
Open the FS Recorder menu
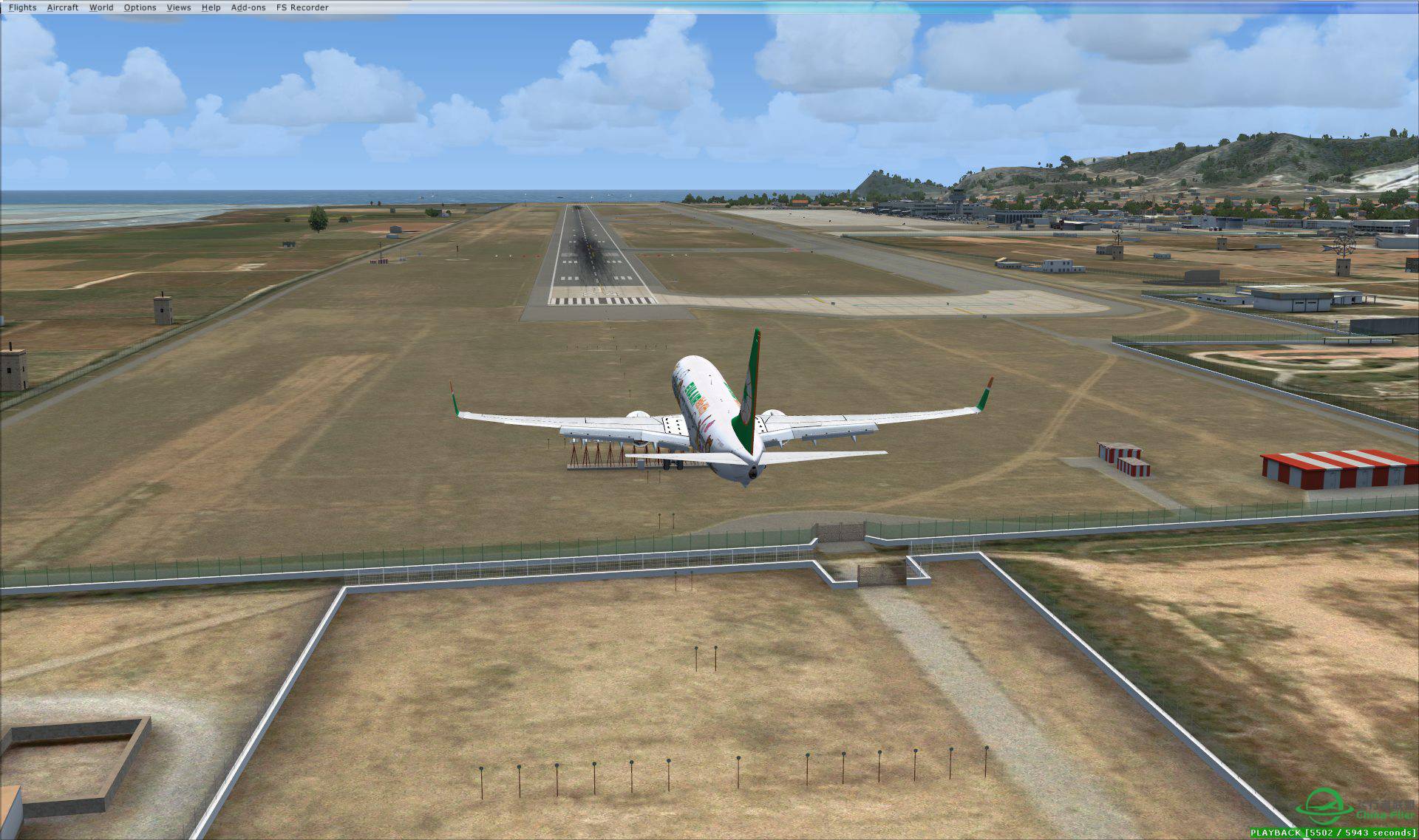[302, 7]
